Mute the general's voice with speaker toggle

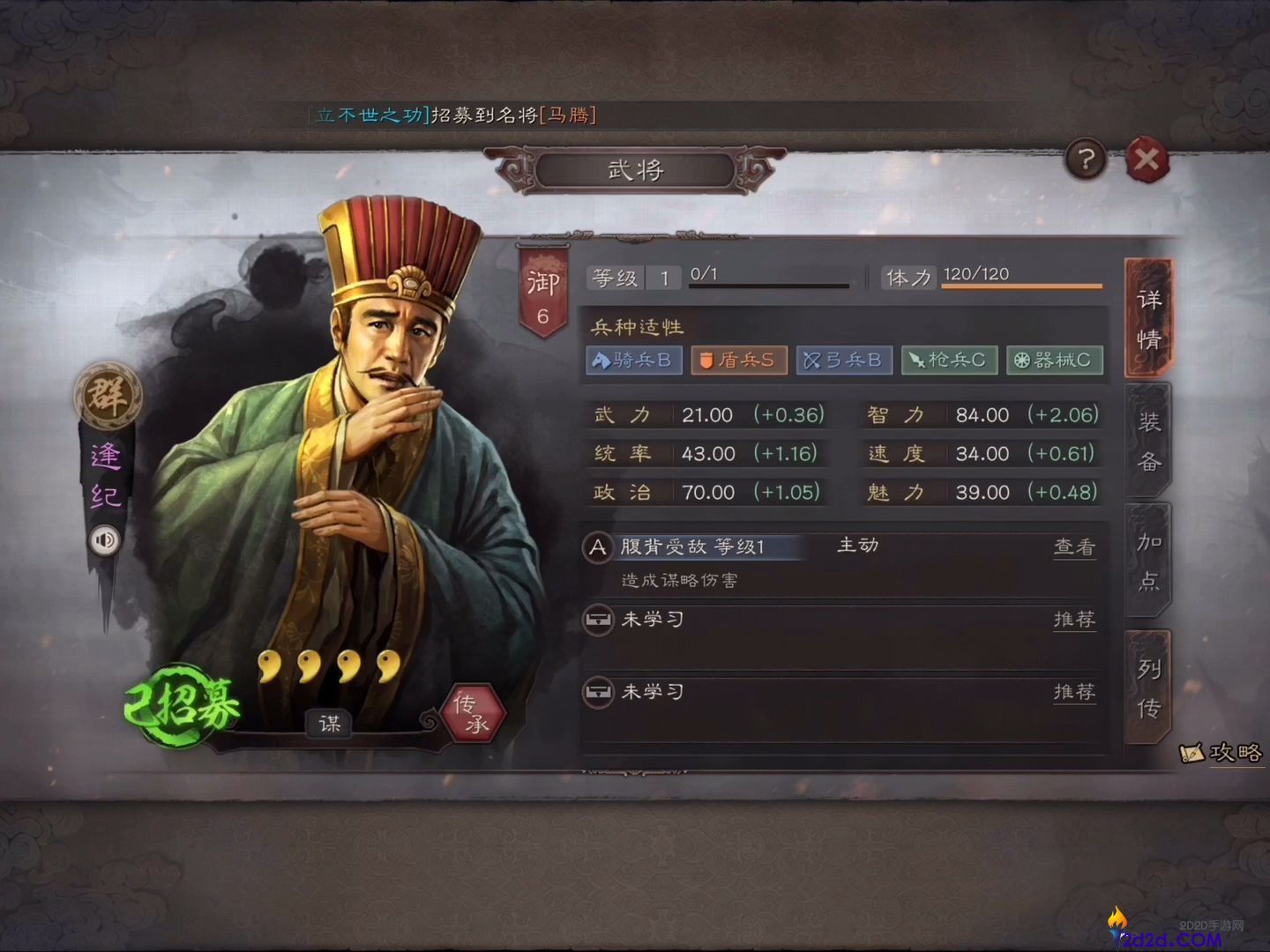click(105, 541)
